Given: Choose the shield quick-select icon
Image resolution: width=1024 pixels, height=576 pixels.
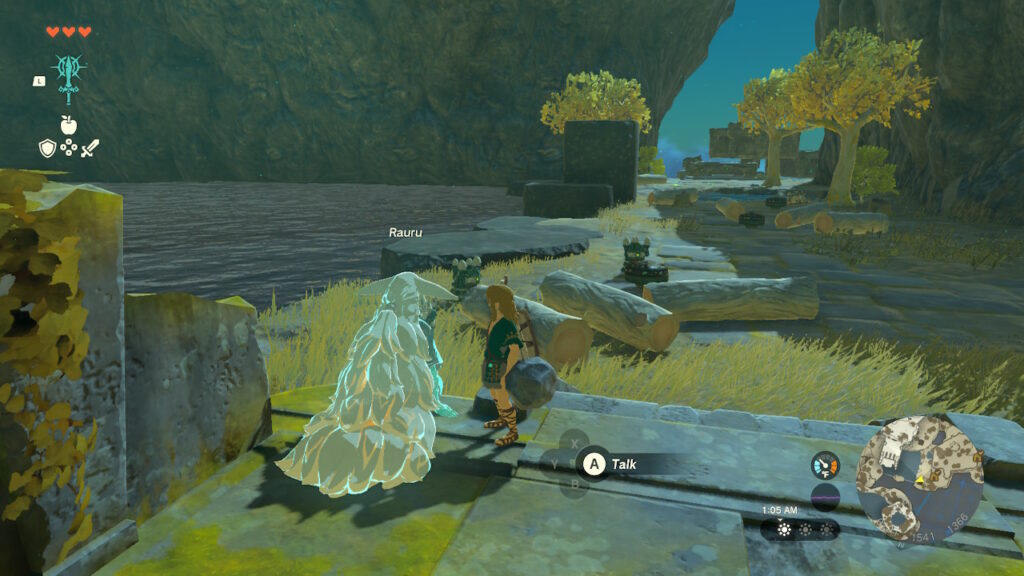Looking at the screenshot, I should coord(47,149).
